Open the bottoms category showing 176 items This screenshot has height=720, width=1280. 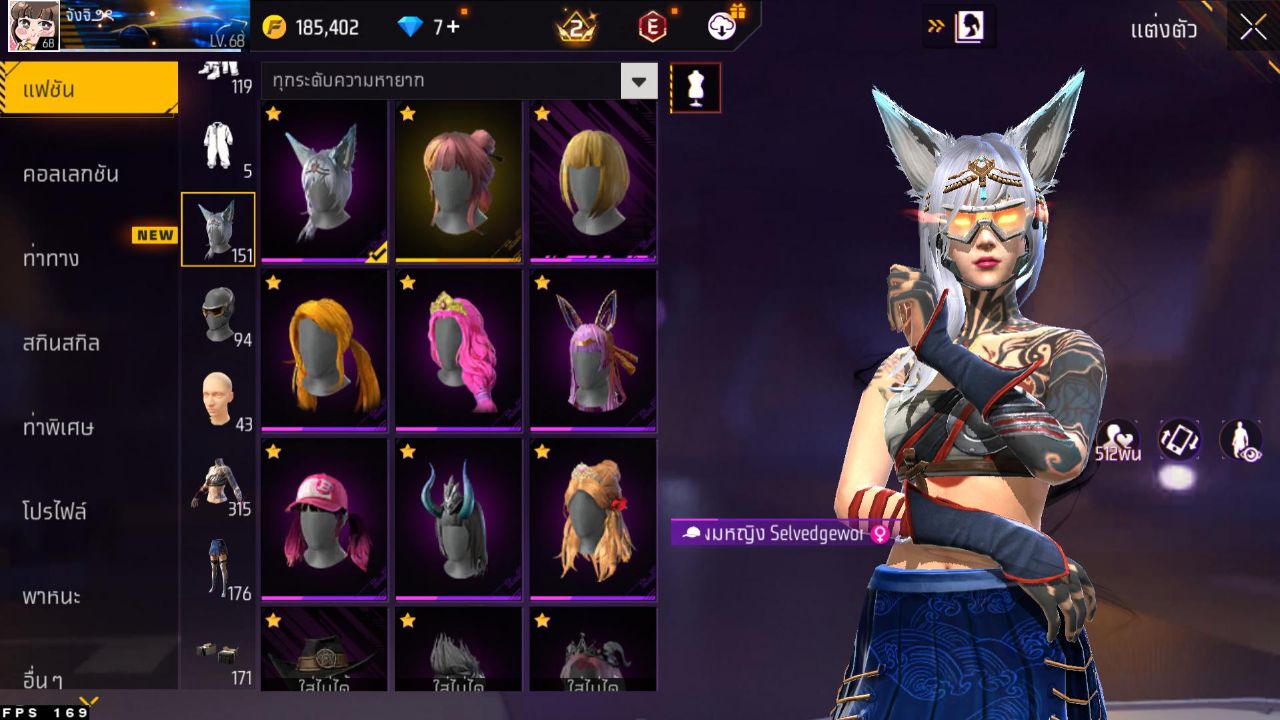[218, 568]
